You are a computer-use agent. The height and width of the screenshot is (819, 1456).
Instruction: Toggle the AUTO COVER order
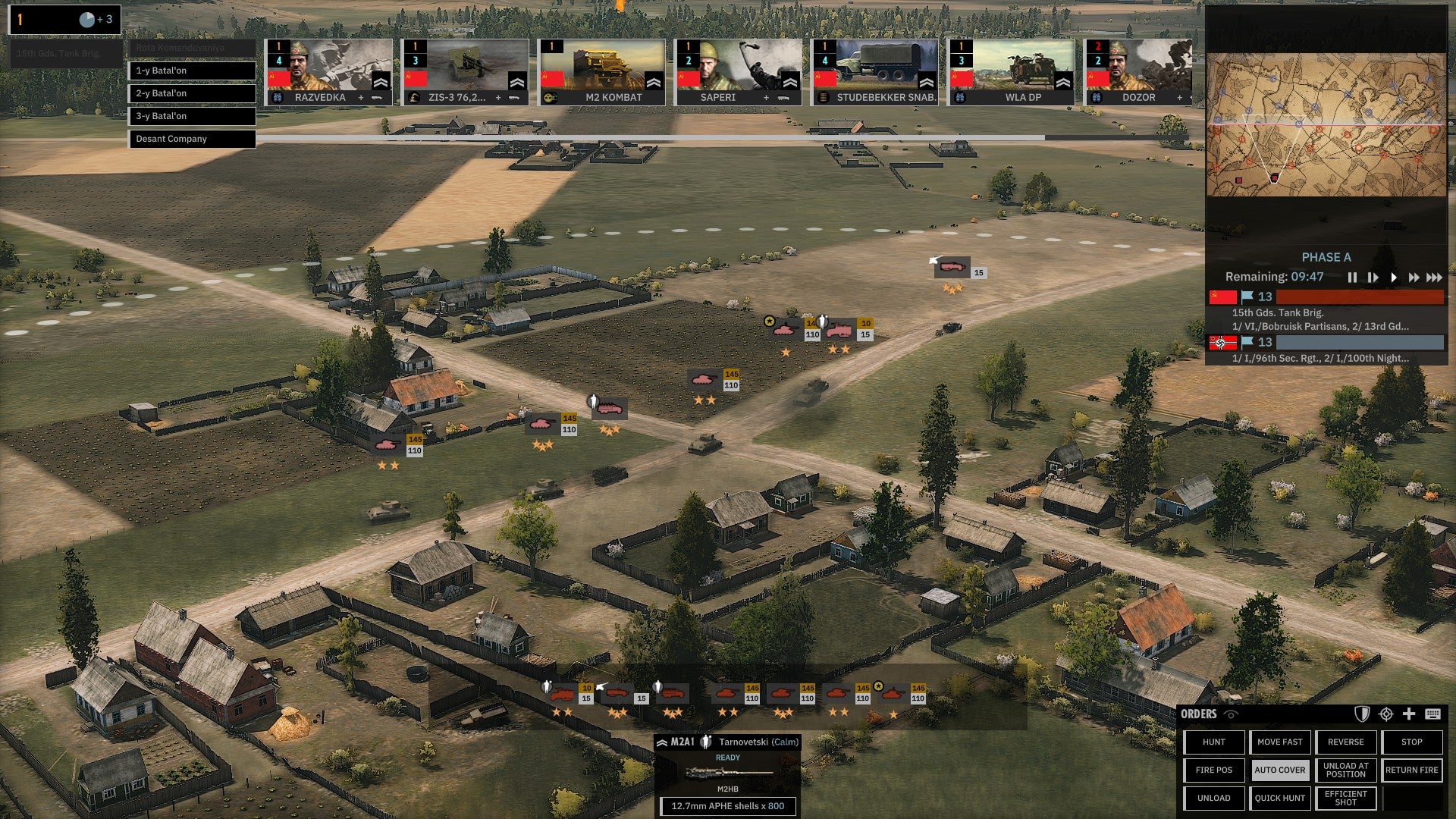click(x=1280, y=770)
